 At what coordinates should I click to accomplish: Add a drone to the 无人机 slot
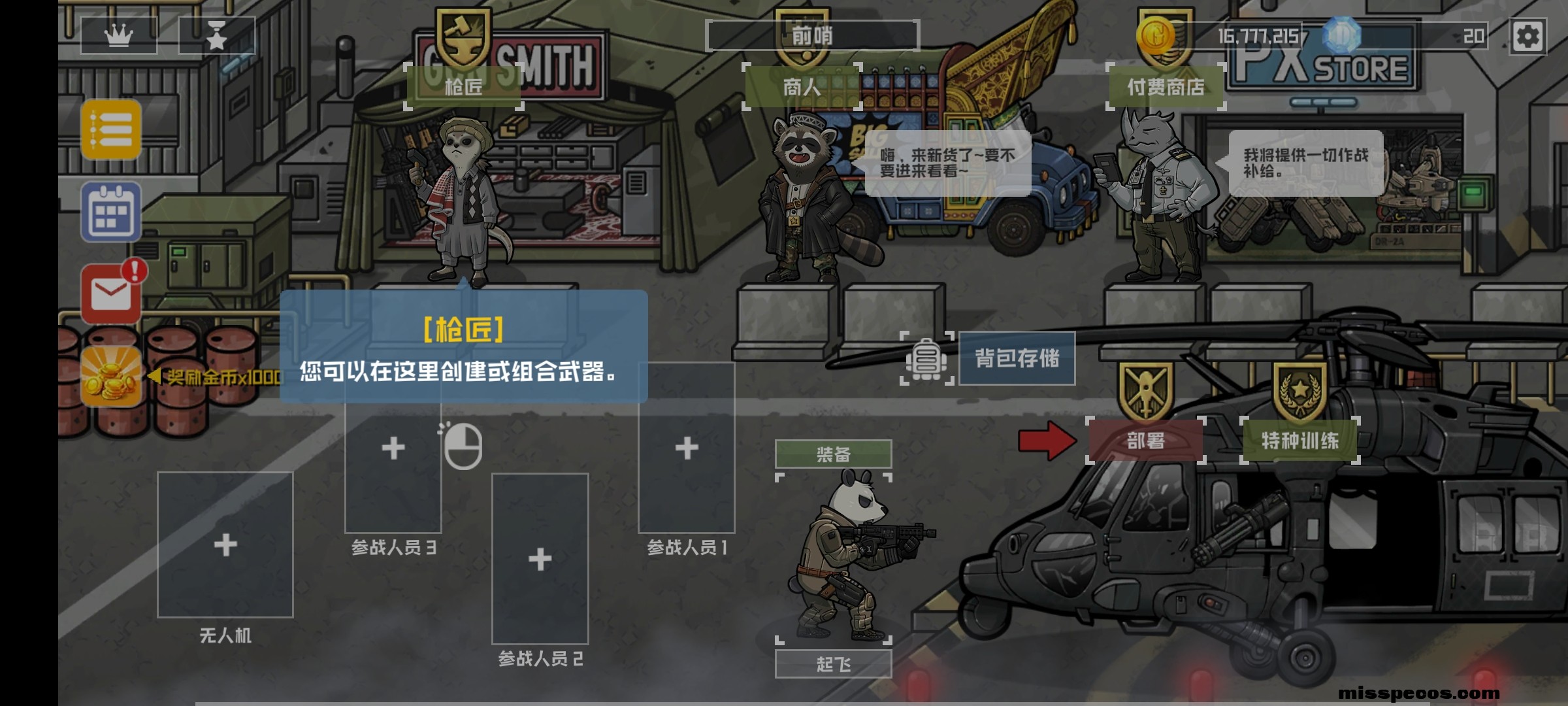[225, 543]
